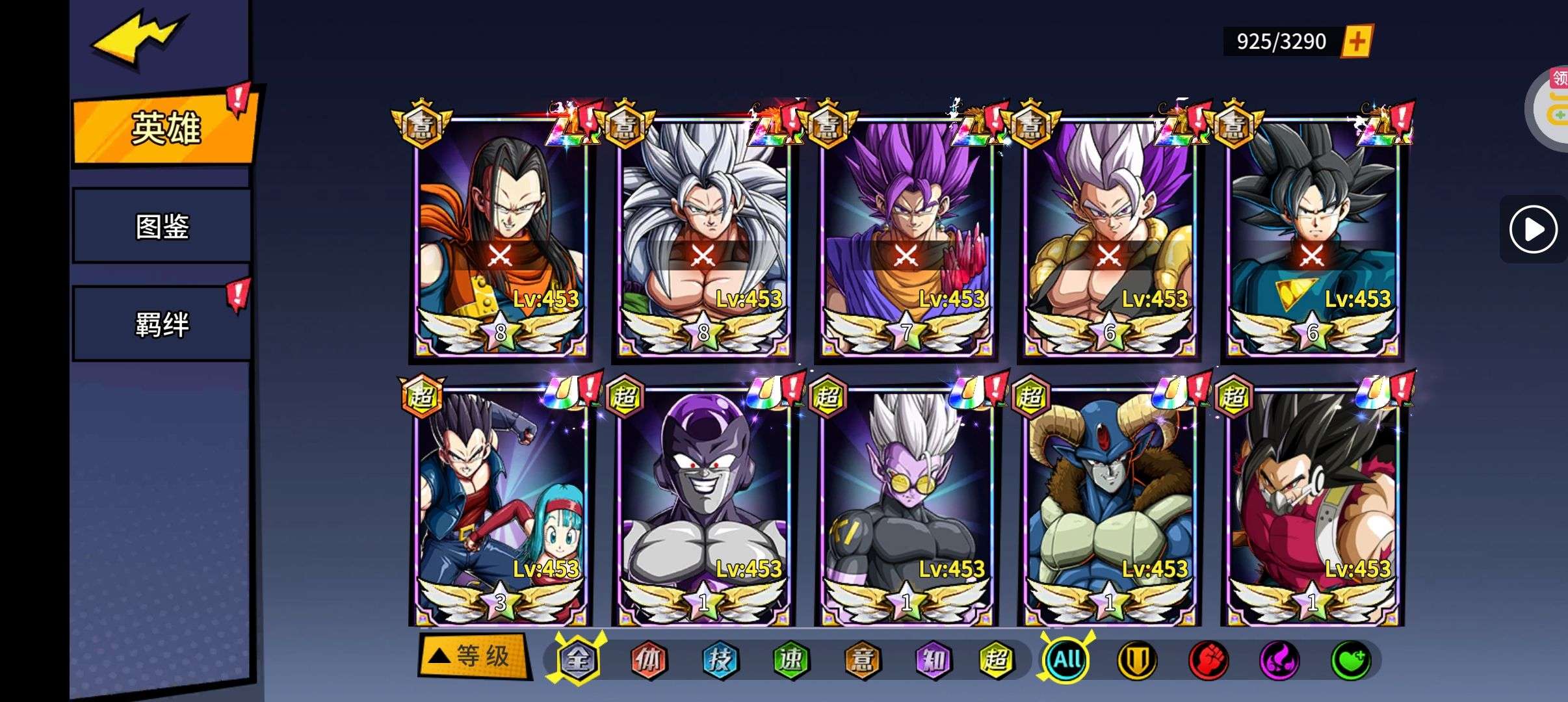Add hero capacity with the orange plus

[1357, 42]
